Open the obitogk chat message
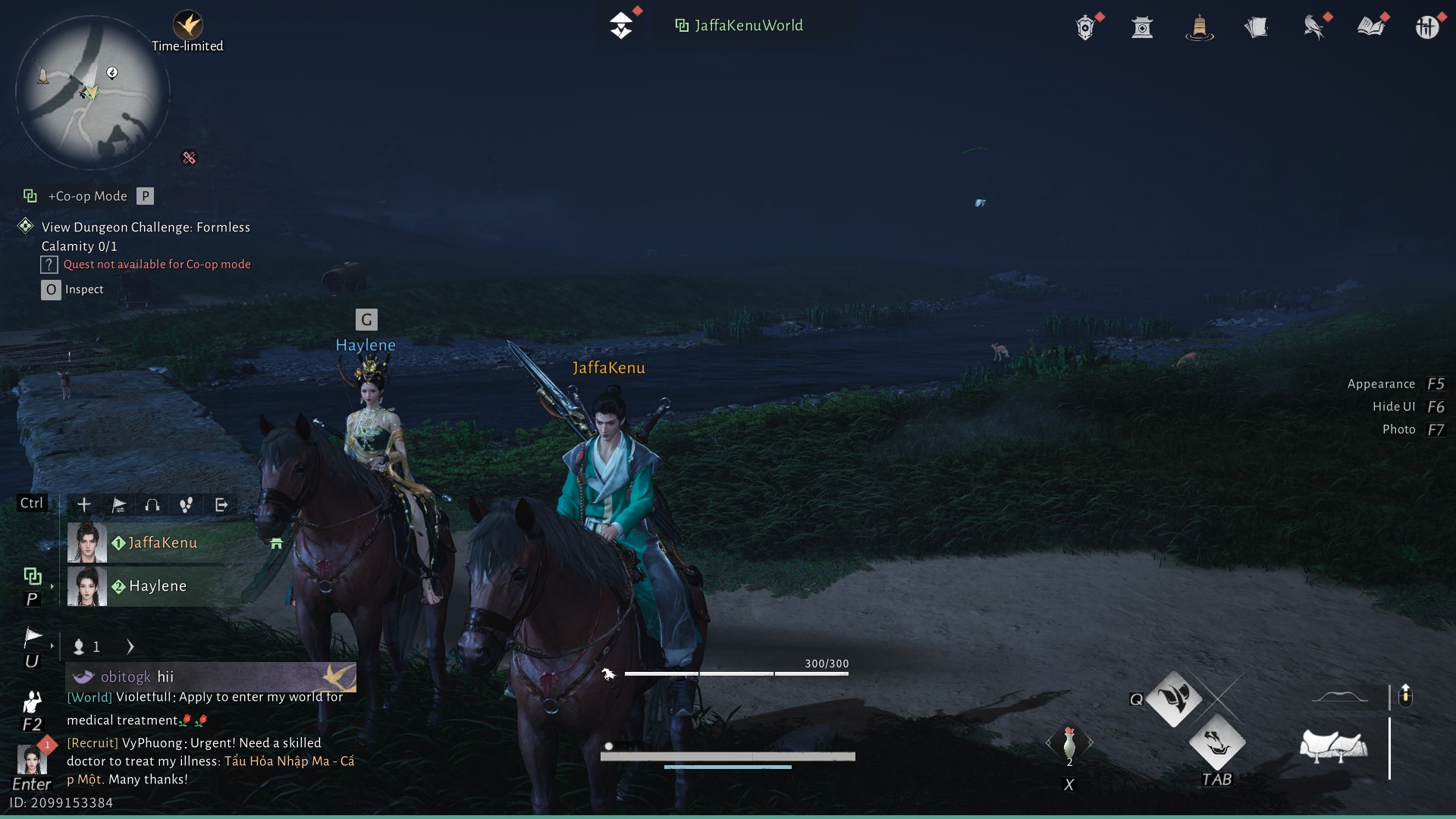 (211, 676)
